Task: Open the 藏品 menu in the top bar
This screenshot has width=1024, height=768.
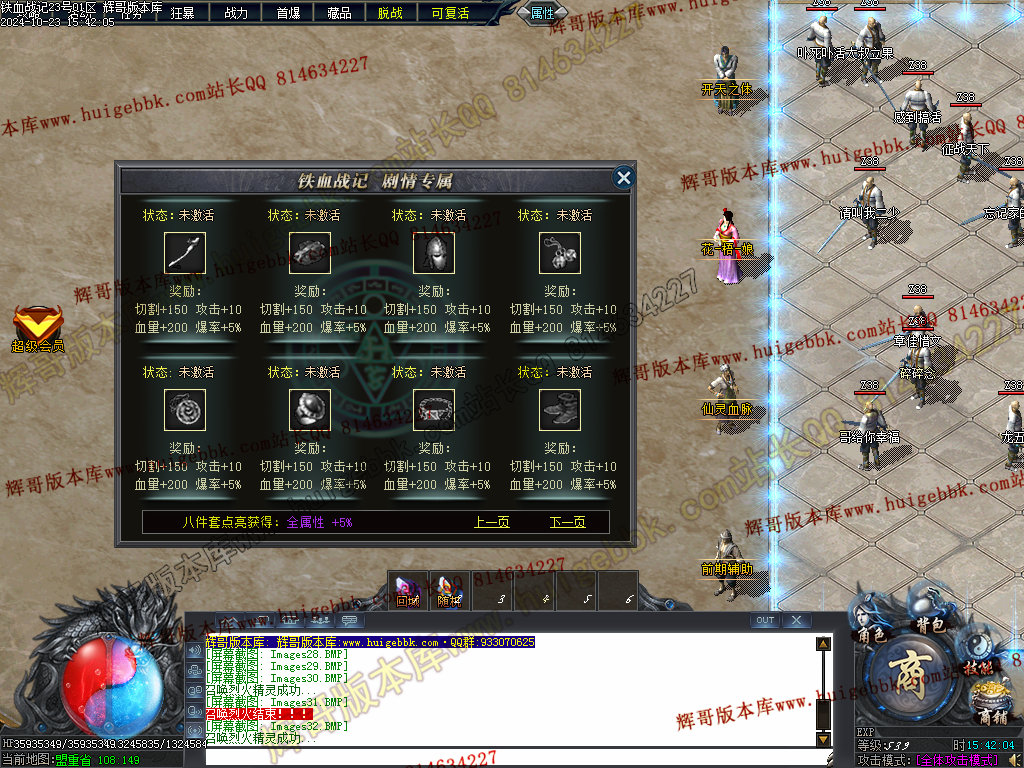Action: click(340, 13)
